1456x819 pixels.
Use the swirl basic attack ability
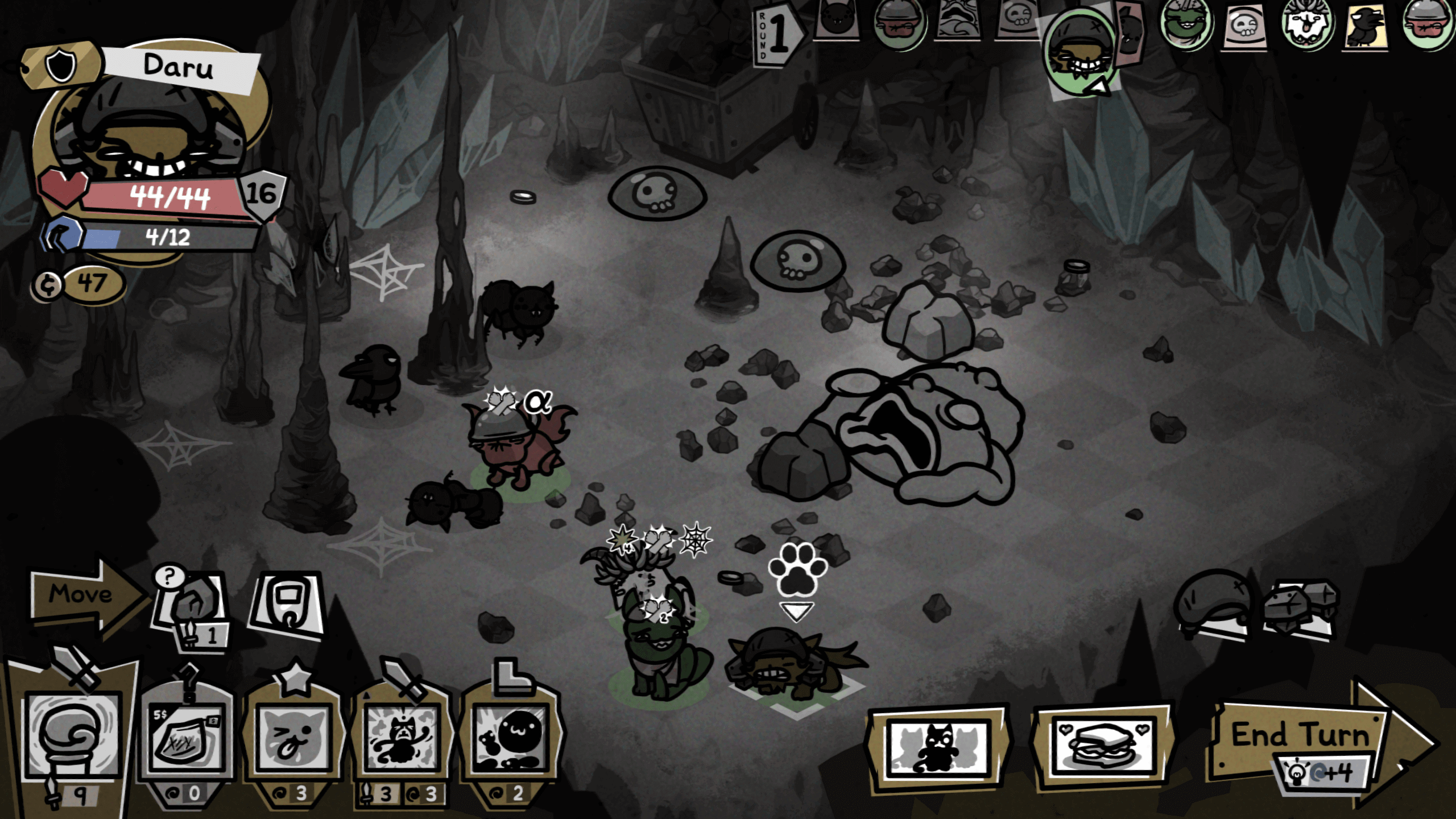click(x=72, y=735)
